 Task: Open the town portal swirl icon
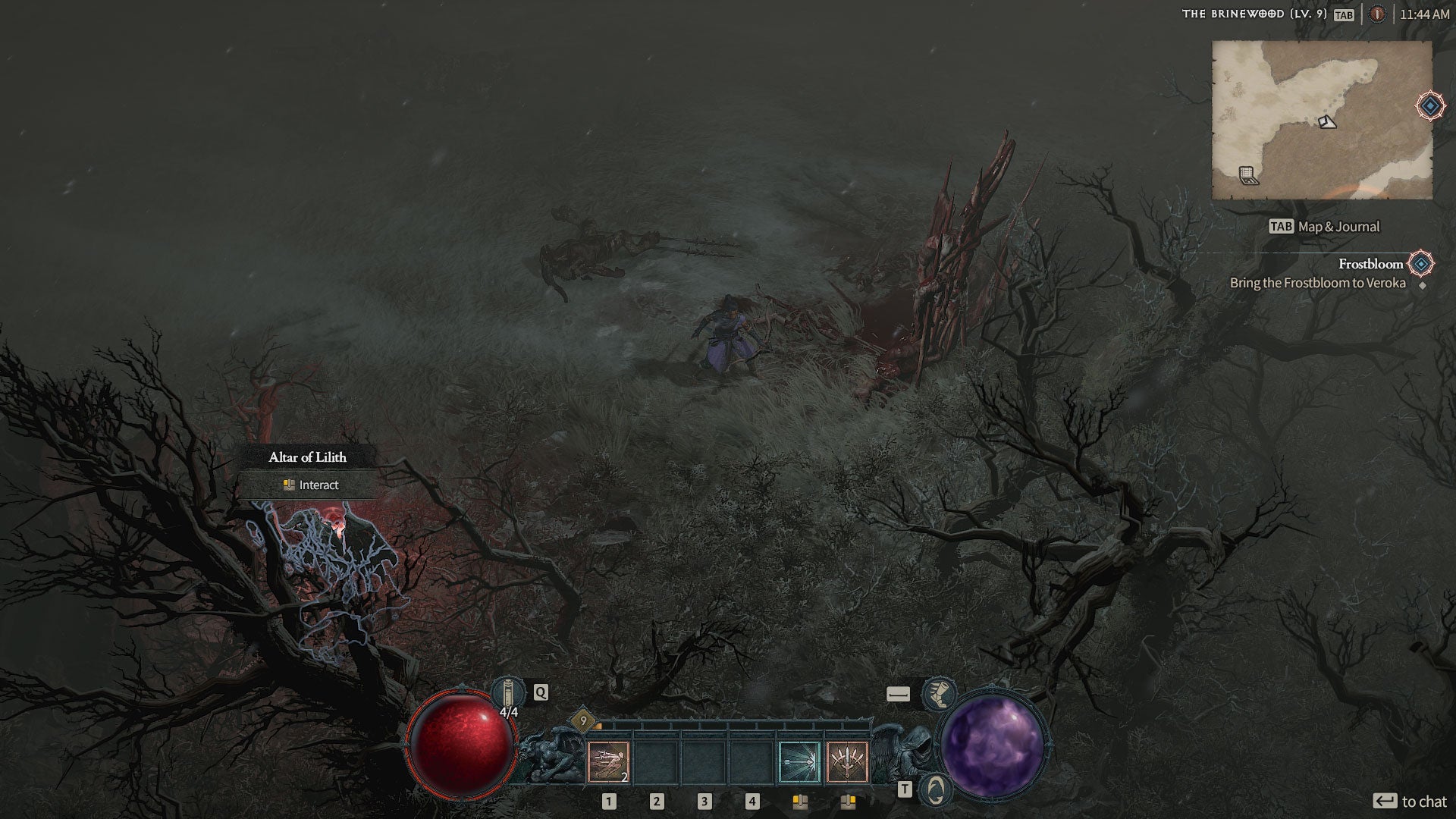coord(936,790)
